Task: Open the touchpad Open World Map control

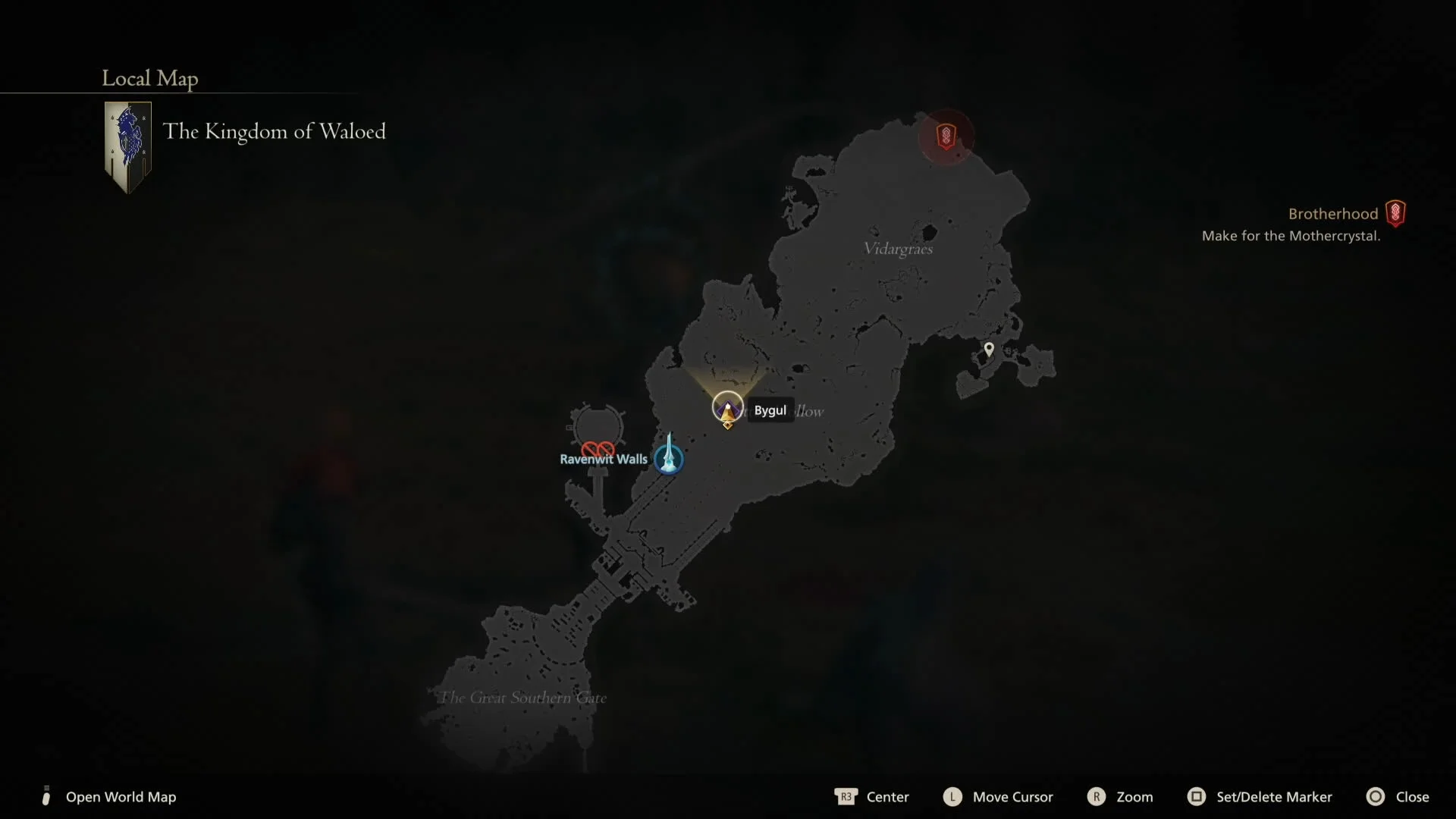Action: [46, 797]
